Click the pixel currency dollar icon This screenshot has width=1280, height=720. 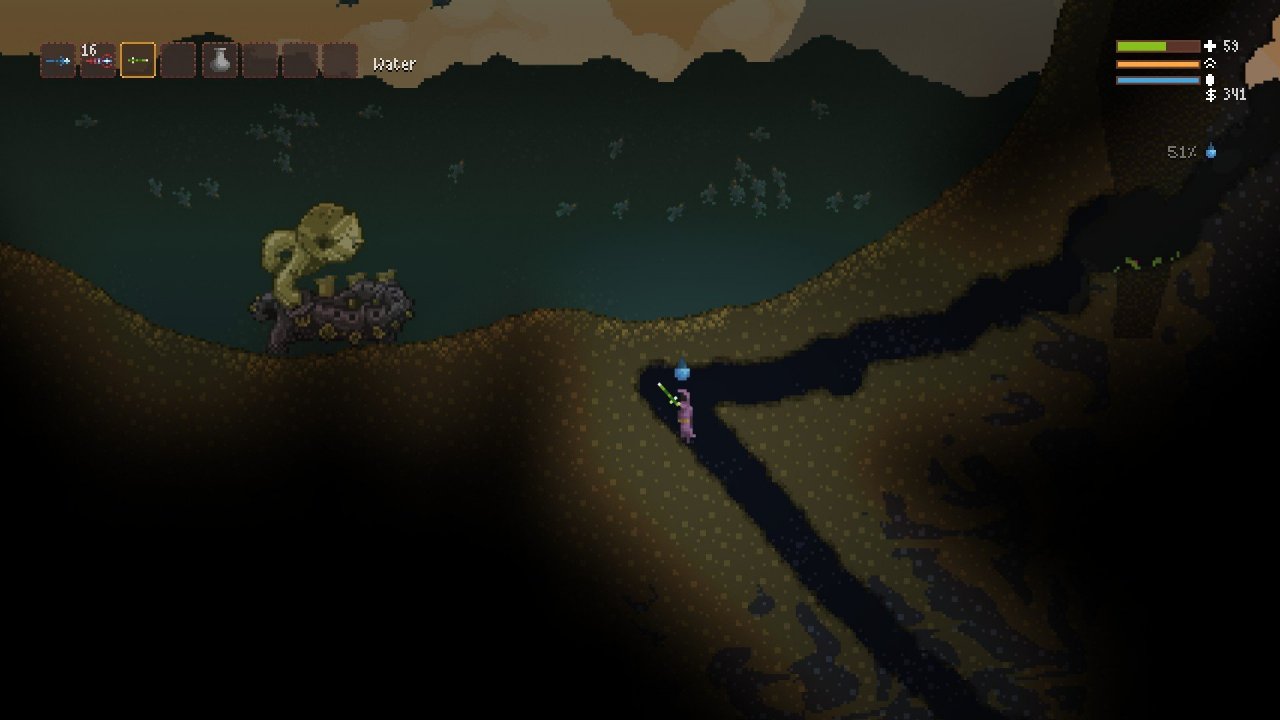1210,95
